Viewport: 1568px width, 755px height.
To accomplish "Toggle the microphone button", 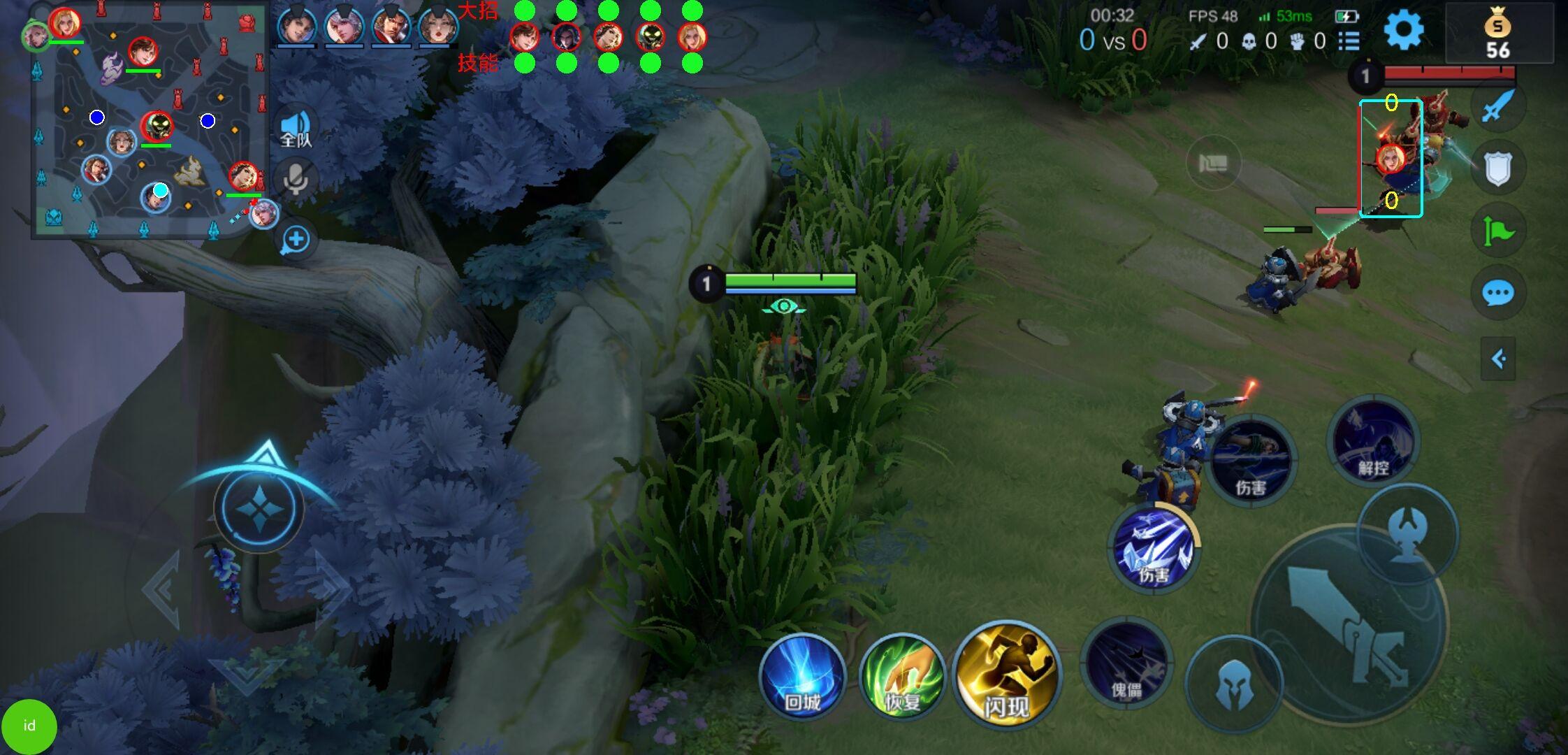I will [x=296, y=179].
